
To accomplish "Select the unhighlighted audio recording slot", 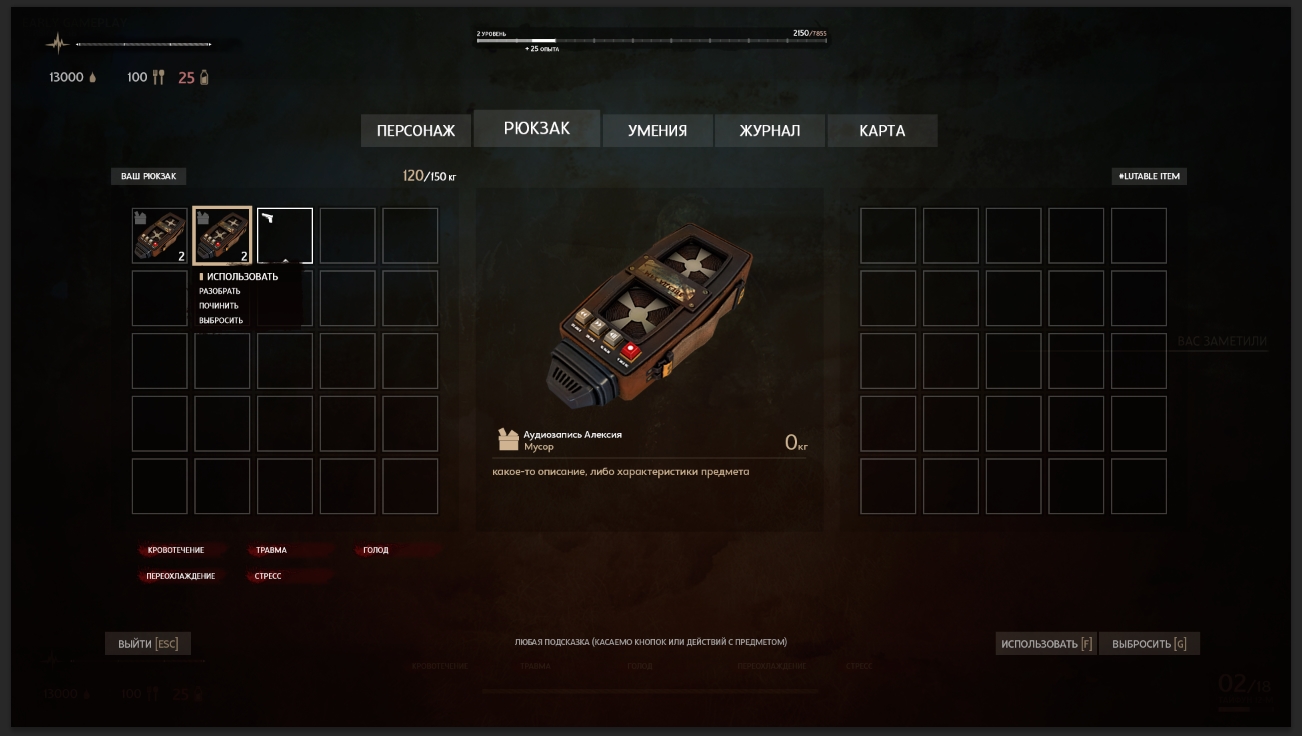I will (160, 236).
